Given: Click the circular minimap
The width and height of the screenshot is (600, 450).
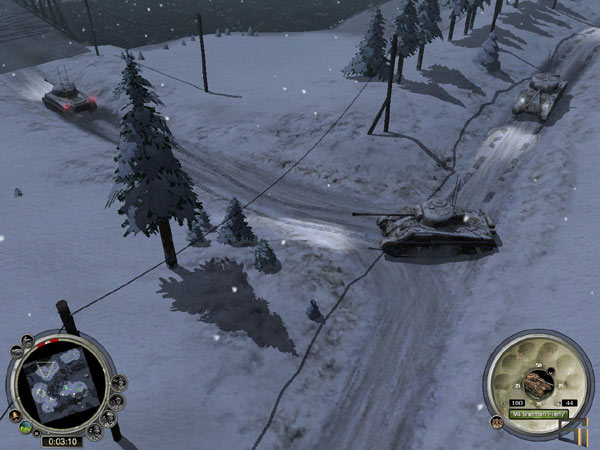Looking at the screenshot, I should coord(61,388).
